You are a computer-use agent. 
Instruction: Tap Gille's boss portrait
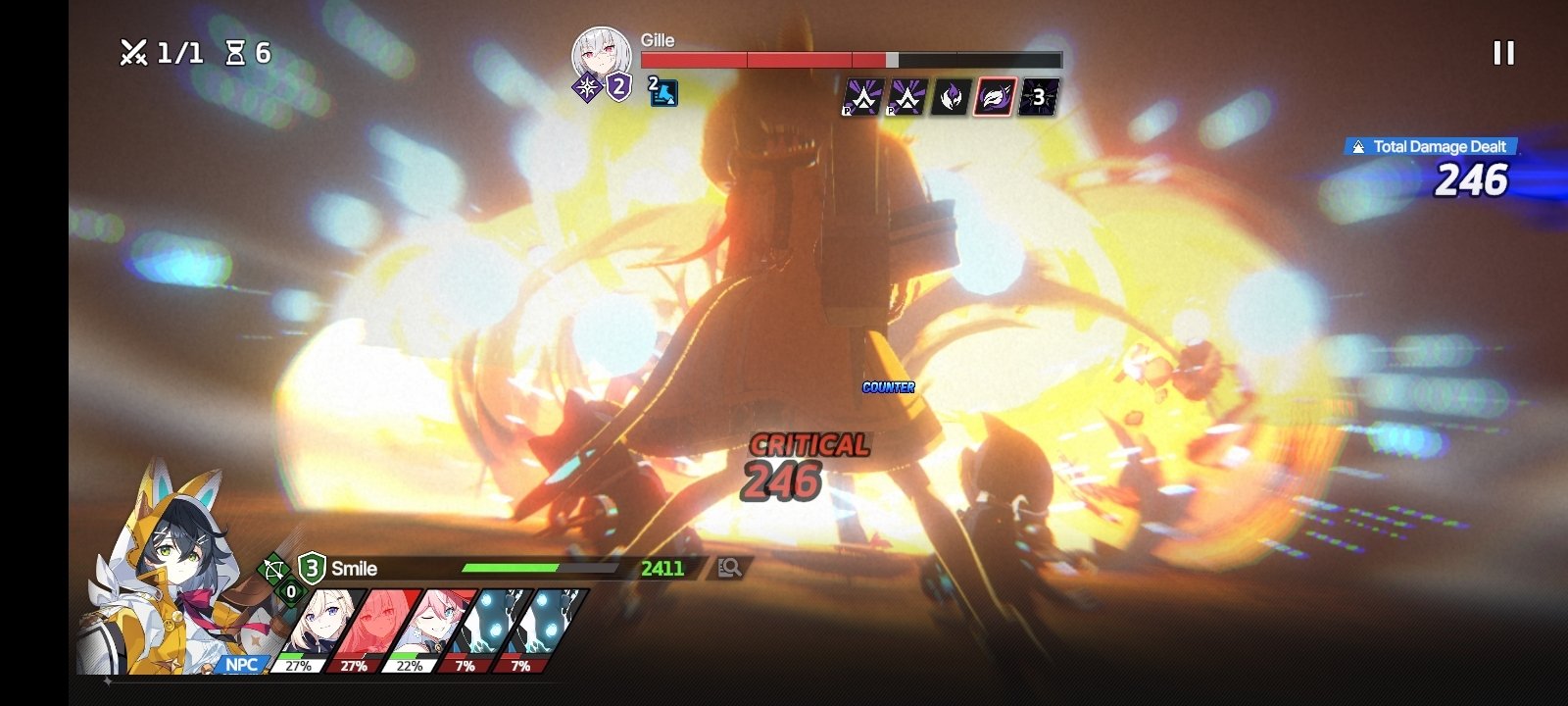tap(601, 55)
